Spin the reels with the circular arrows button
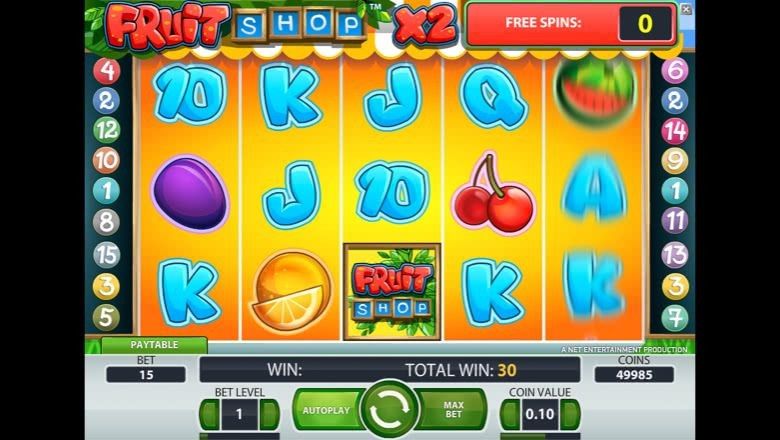The height and width of the screenshot is (440, 780). coord(389,410)
